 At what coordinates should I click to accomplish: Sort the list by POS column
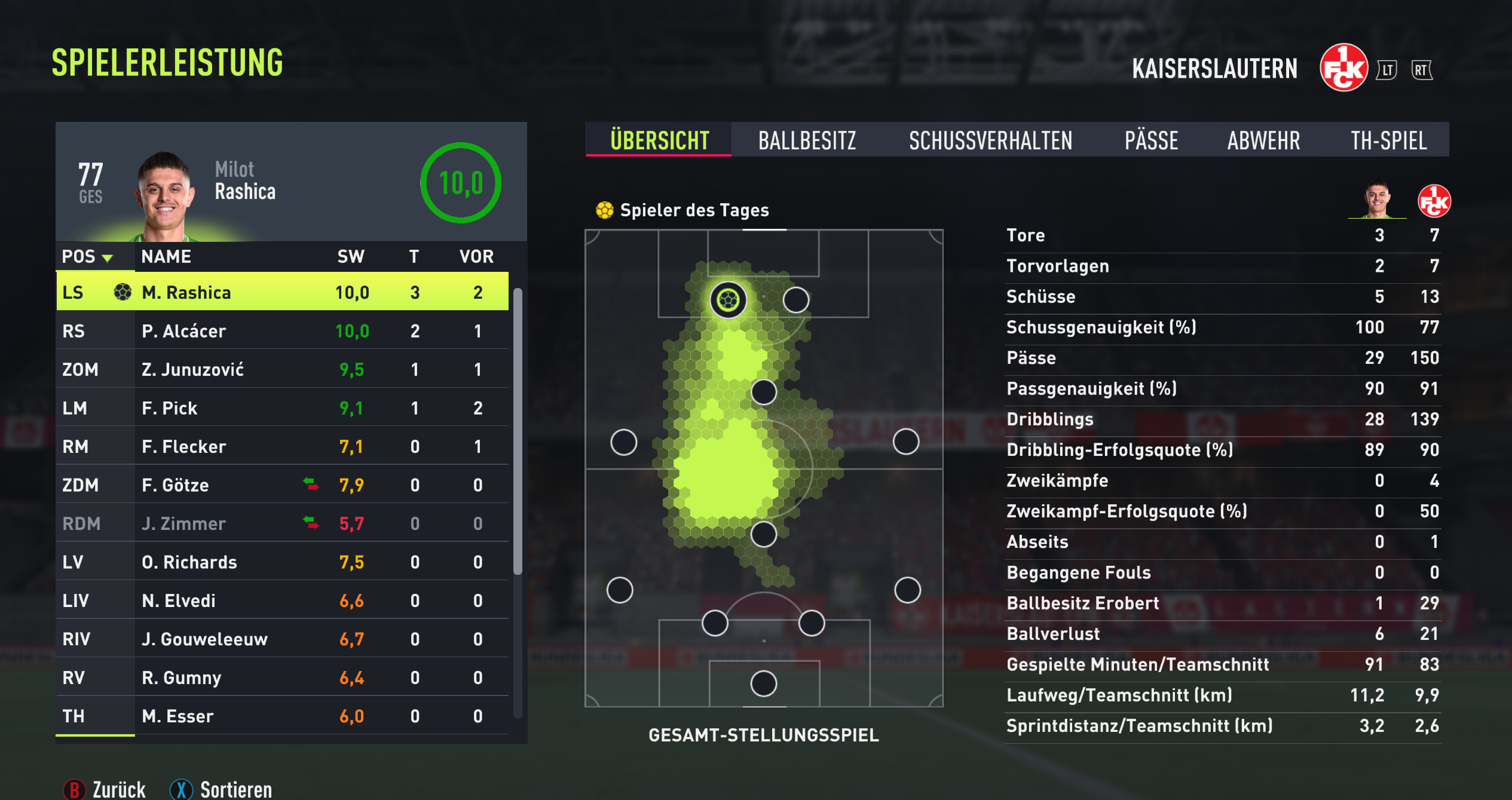(x=88, y=257)
